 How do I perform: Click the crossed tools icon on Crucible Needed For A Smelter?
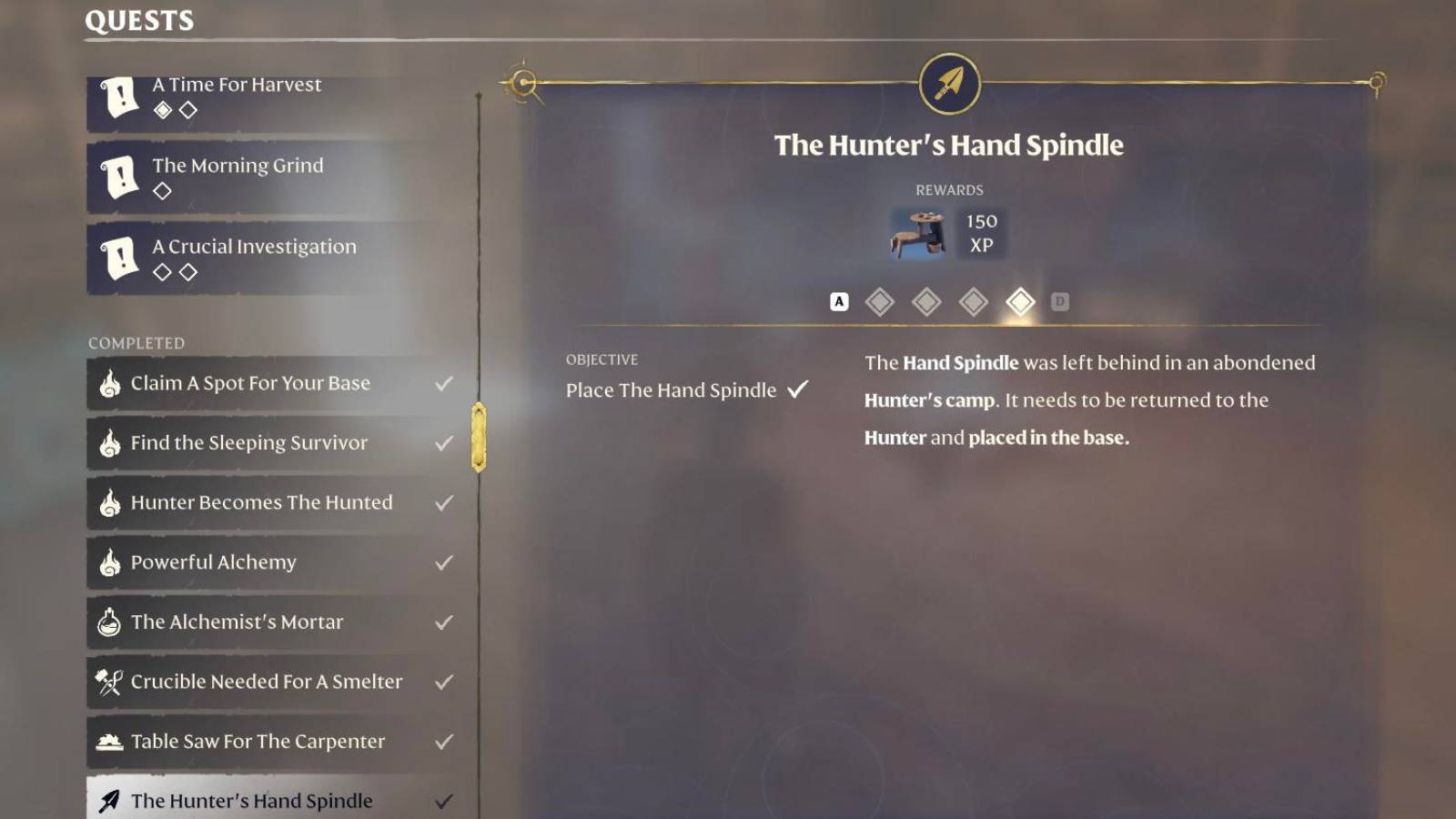click(x=109, y=682)
